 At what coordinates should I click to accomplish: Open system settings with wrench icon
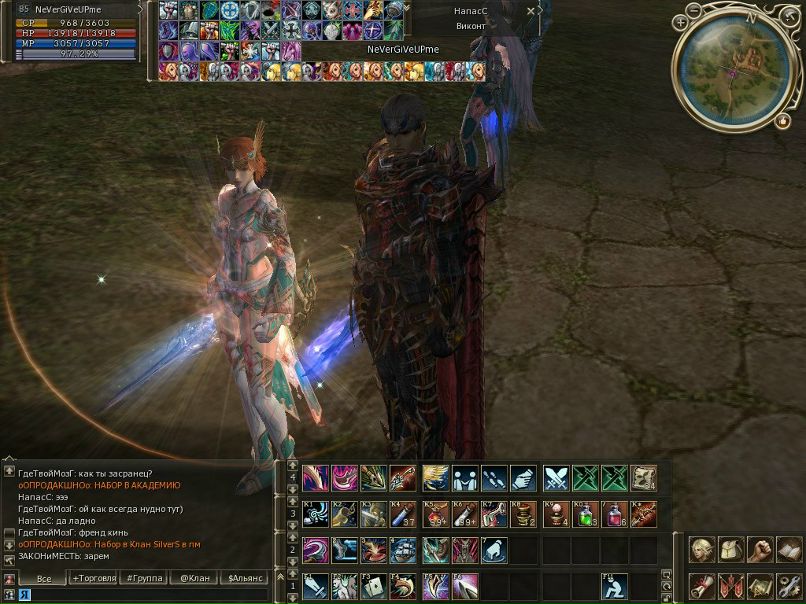coord(789,585)
